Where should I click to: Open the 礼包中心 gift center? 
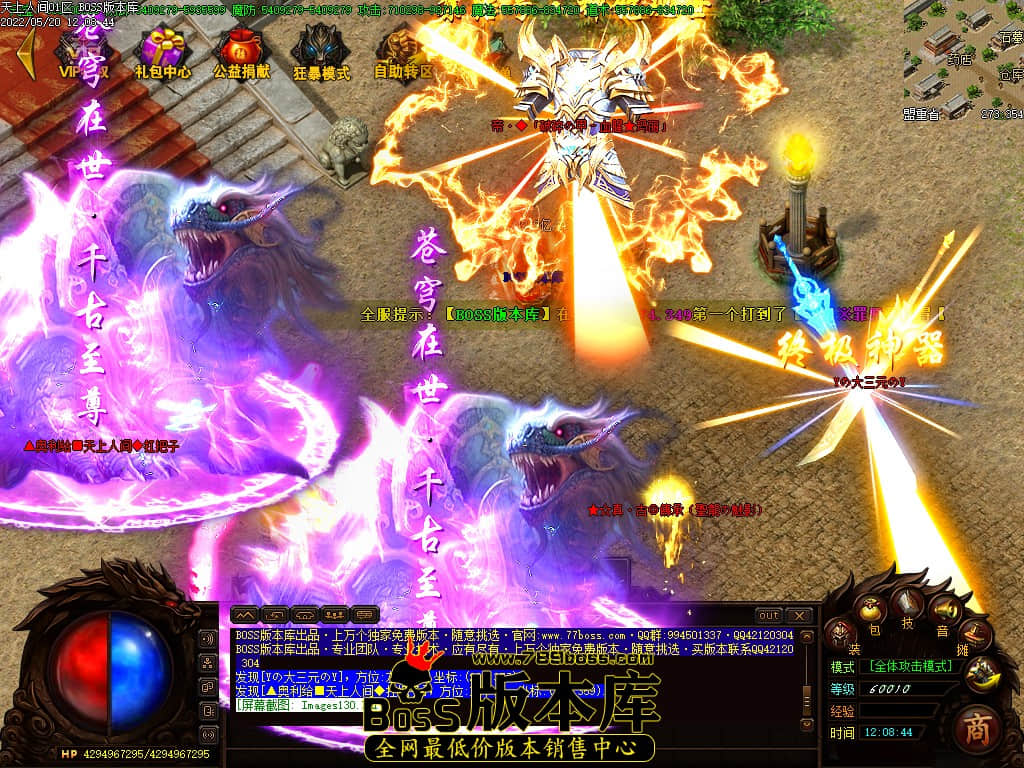(x=162, y=50)
